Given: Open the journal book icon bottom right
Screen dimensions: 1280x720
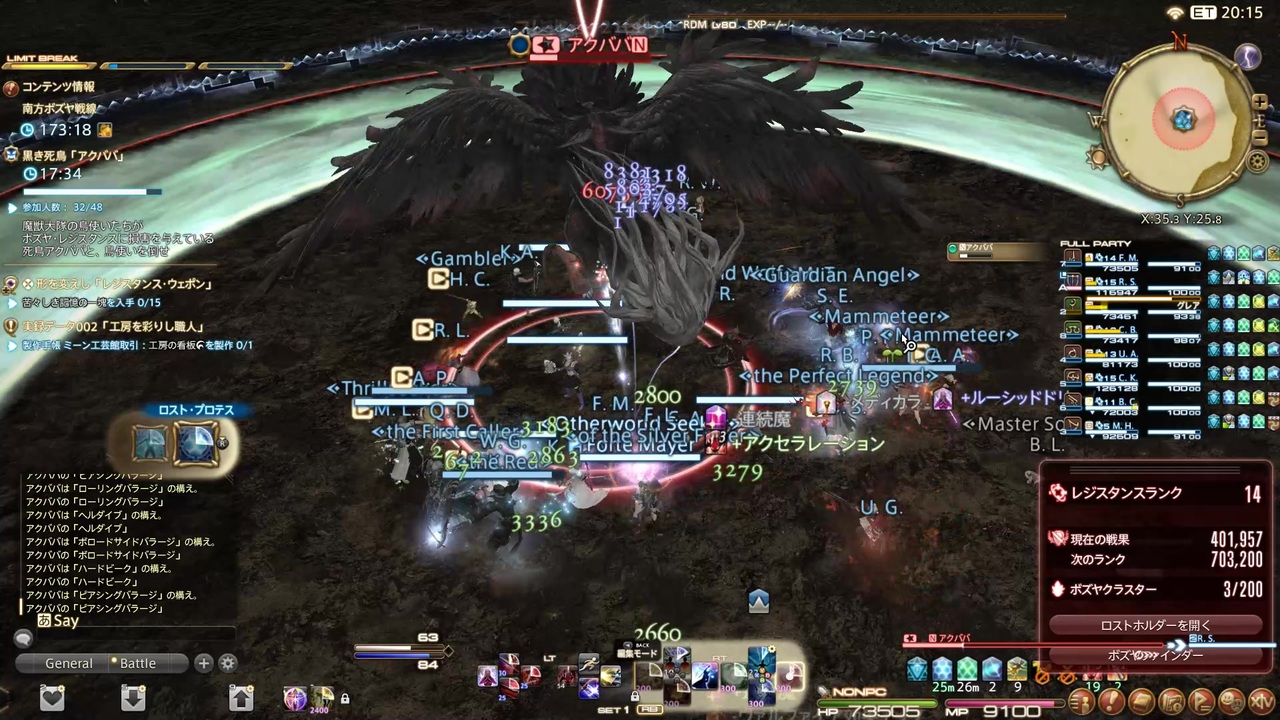Looking at the screenshot, I should point(1143,701).
